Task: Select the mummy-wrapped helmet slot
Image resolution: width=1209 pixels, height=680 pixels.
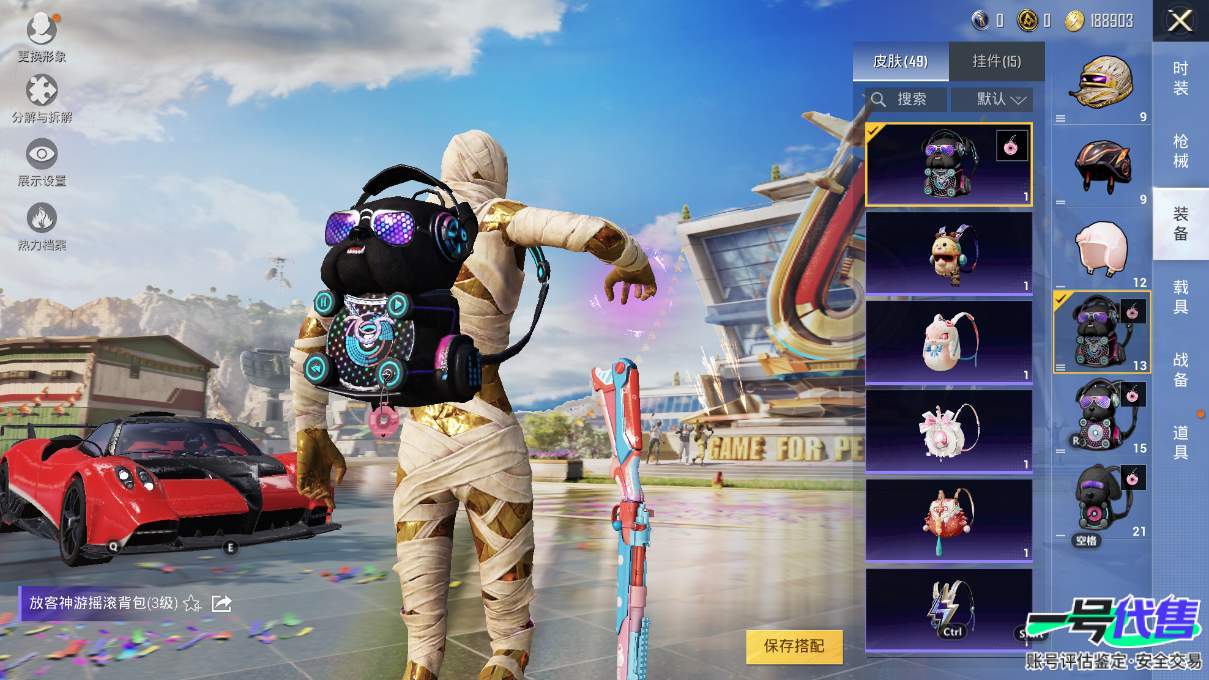Action: pyautogui.click(x=1100, y=83)
